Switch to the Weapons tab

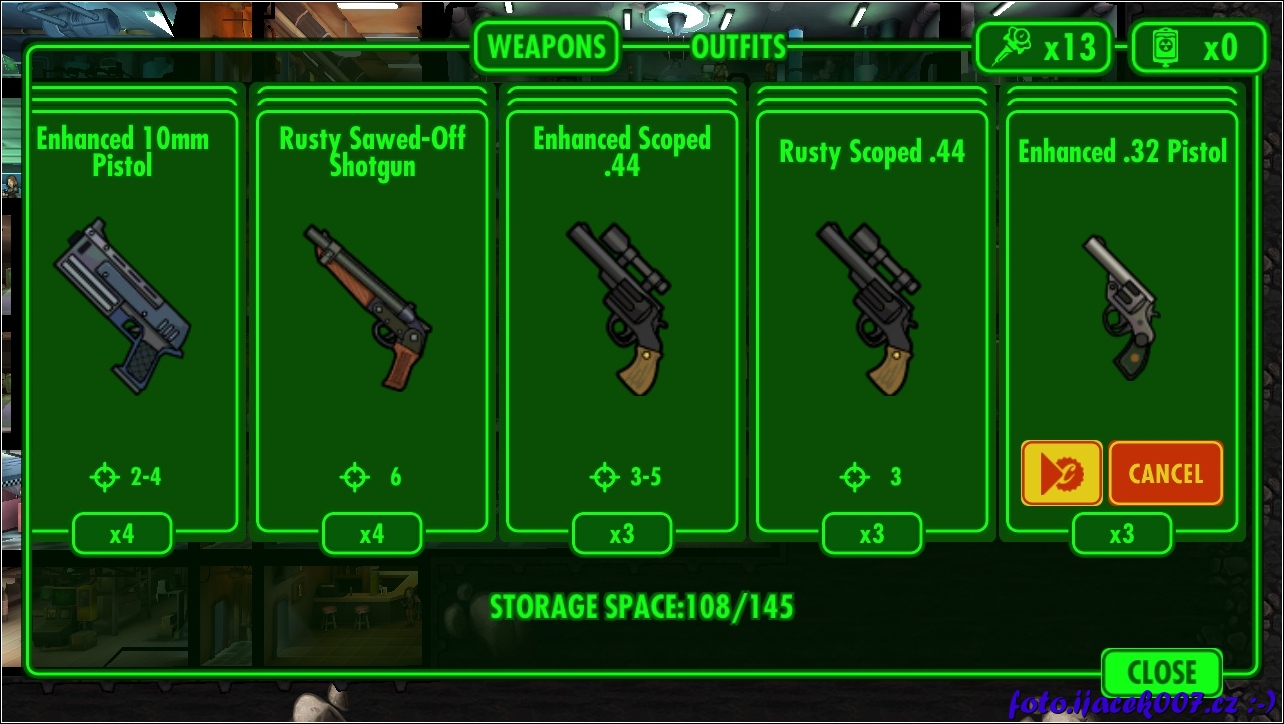pyautogui.click(x=546, y=46)
